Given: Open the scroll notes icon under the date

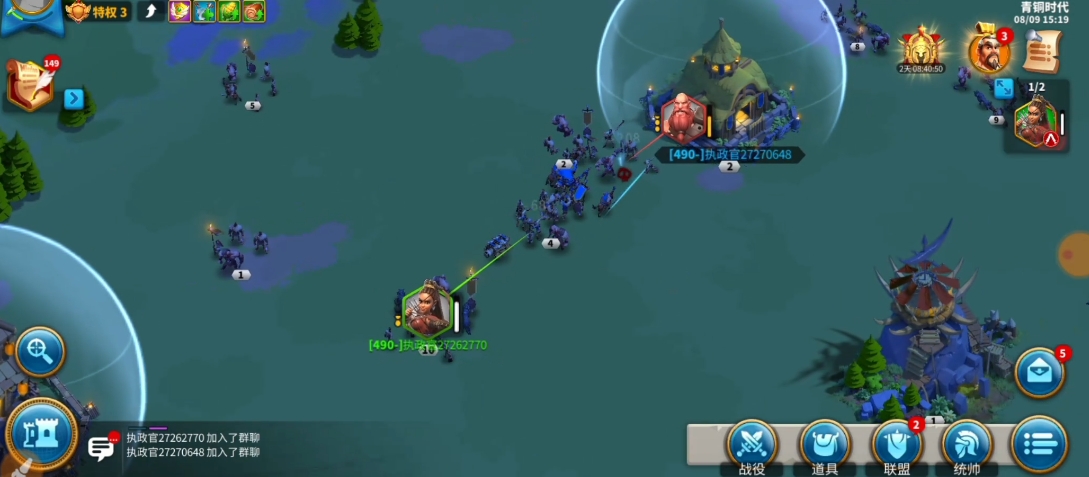Looking at the screenshot, I should (x=1042, y=49).
